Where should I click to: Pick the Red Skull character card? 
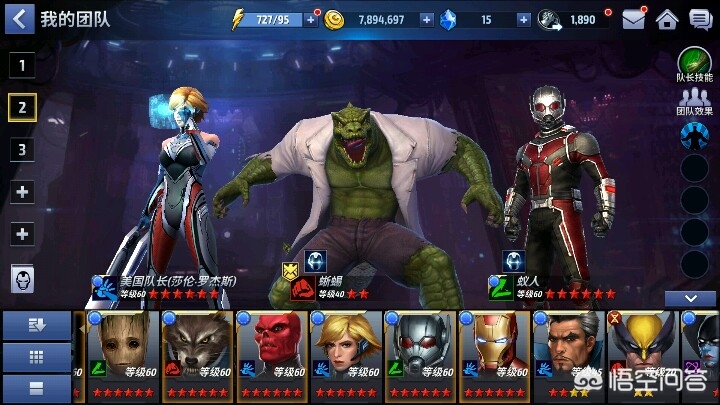pyautogui.click(x=271, y=356)
